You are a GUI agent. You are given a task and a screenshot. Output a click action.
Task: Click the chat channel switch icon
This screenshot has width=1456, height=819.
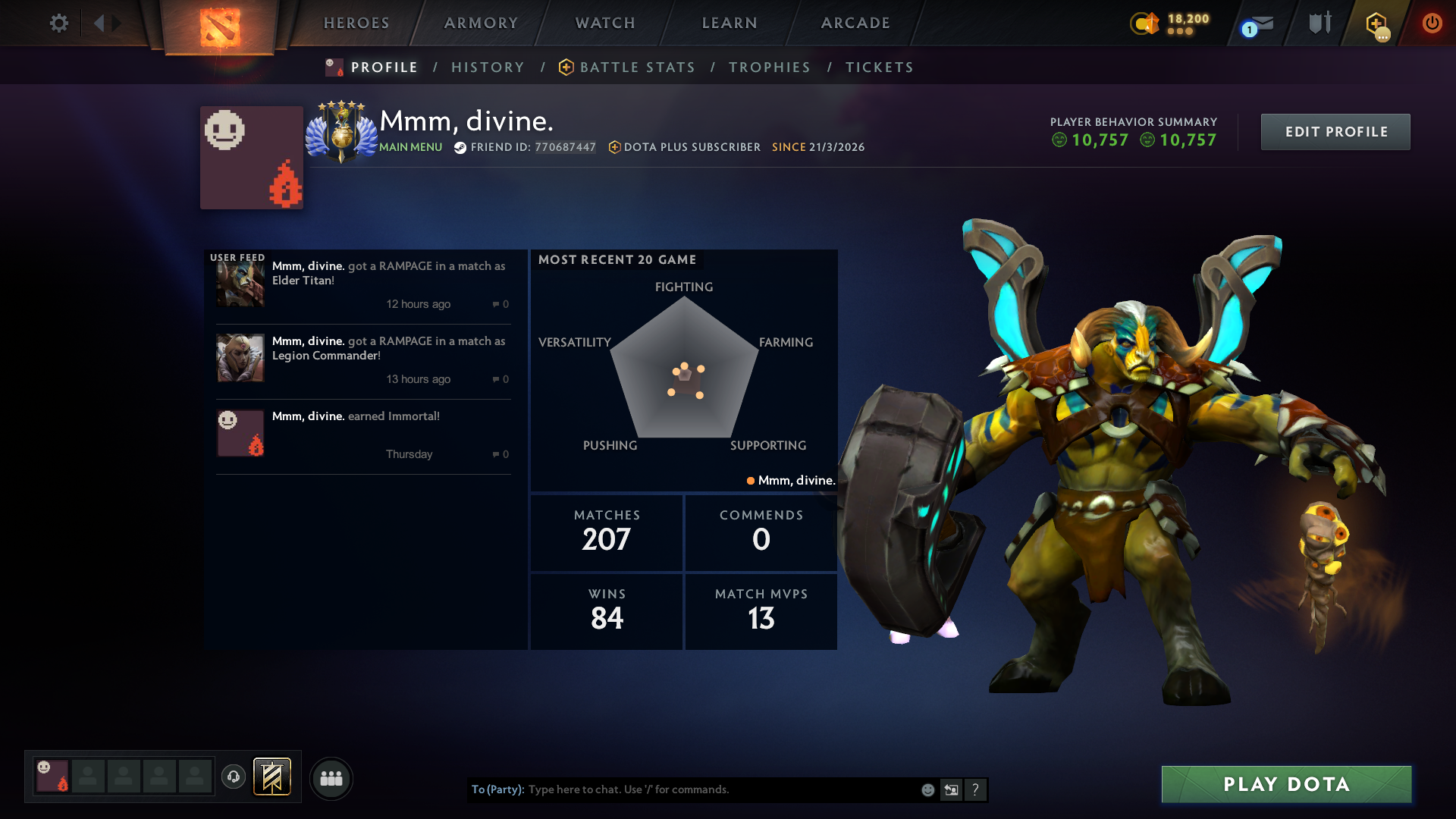coord(951,789)
